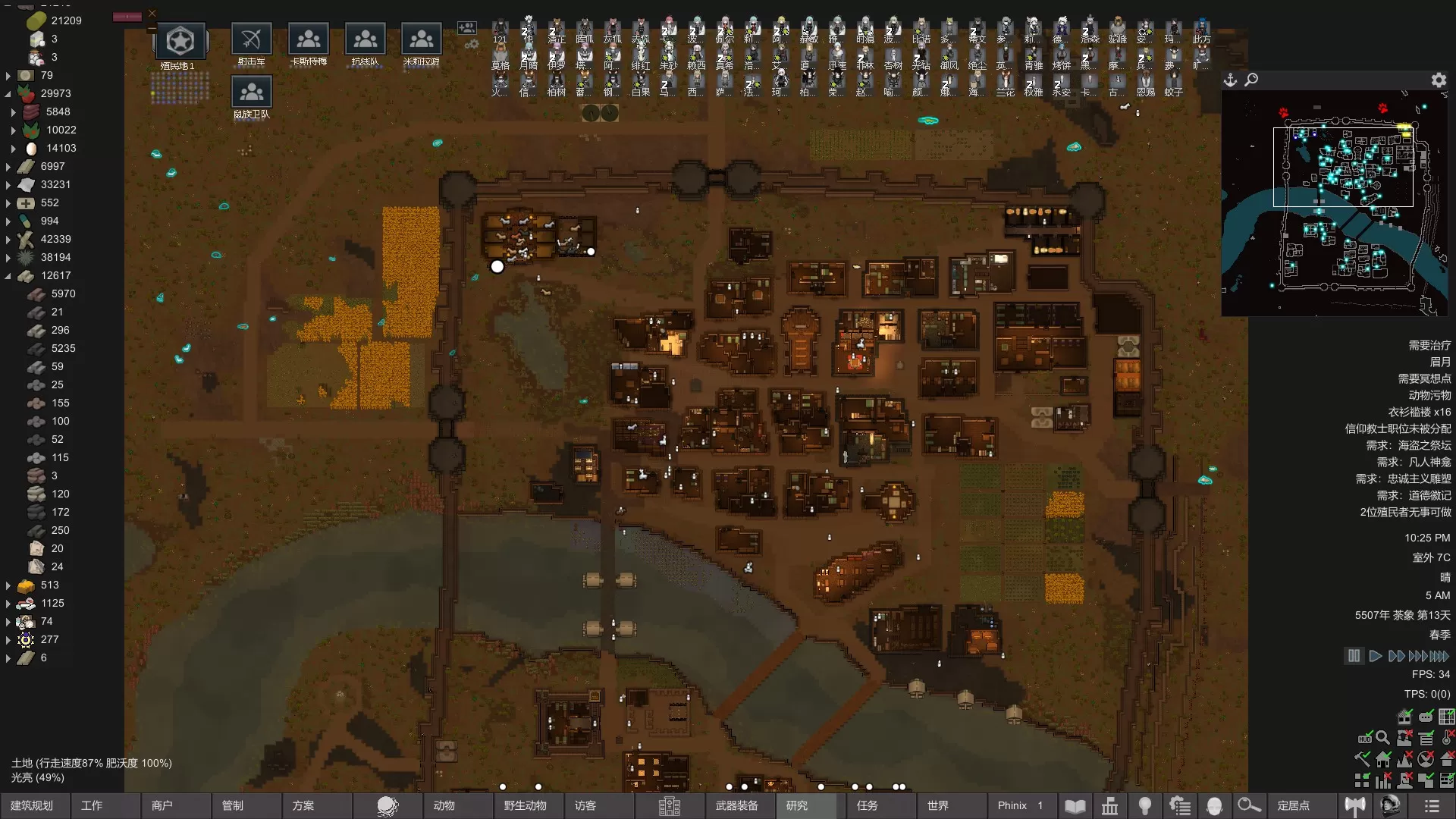Open the Phinix chat button
Viewport: 1456px width, 819px height.
coord(1019,805)
